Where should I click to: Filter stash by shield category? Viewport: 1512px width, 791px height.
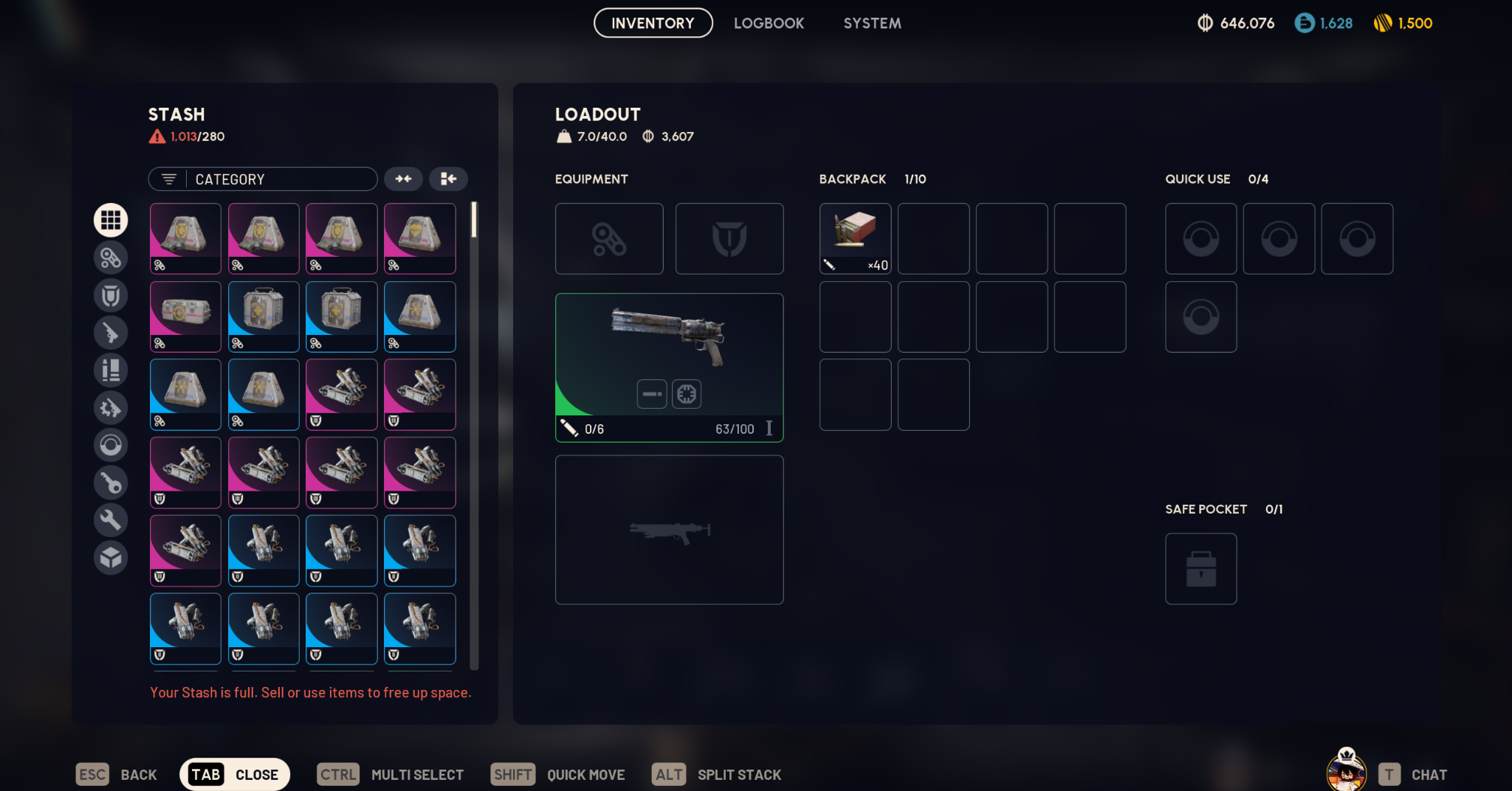coord(111,295)
